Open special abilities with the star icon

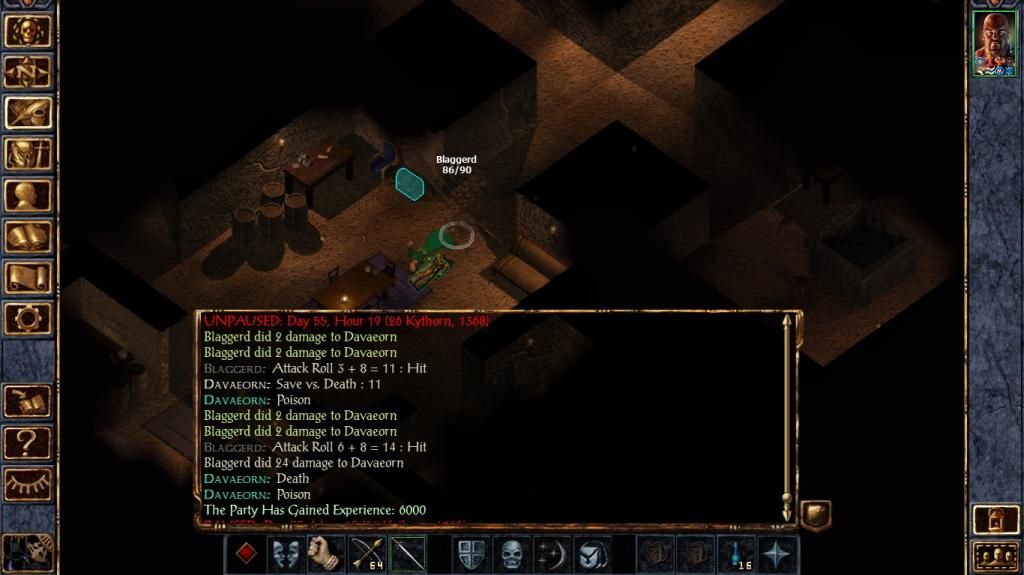click(x=777, y=554)
